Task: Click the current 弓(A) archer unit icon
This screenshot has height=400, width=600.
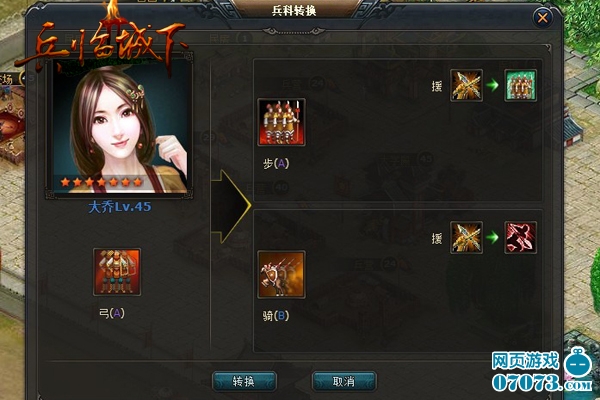Action: 116,274
